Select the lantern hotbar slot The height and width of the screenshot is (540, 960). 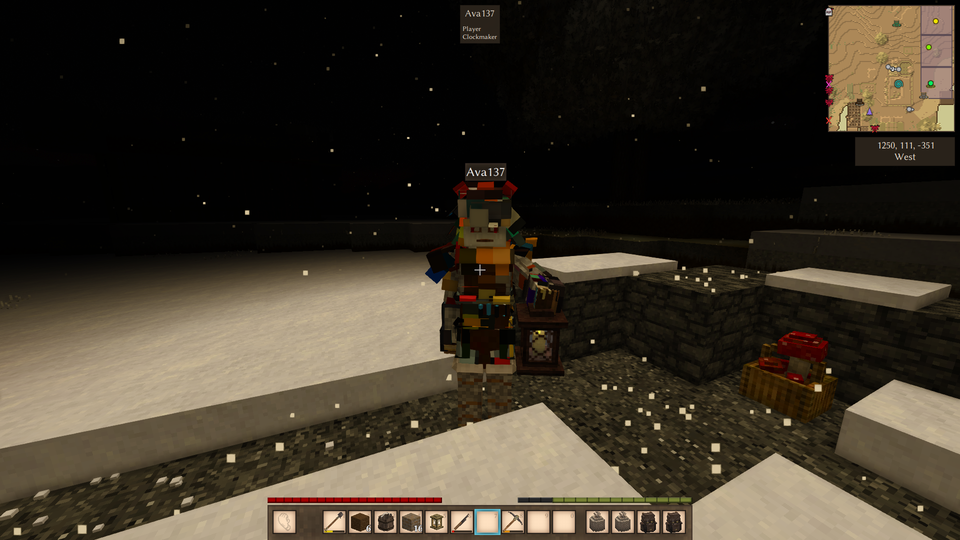tap(437, 522)
